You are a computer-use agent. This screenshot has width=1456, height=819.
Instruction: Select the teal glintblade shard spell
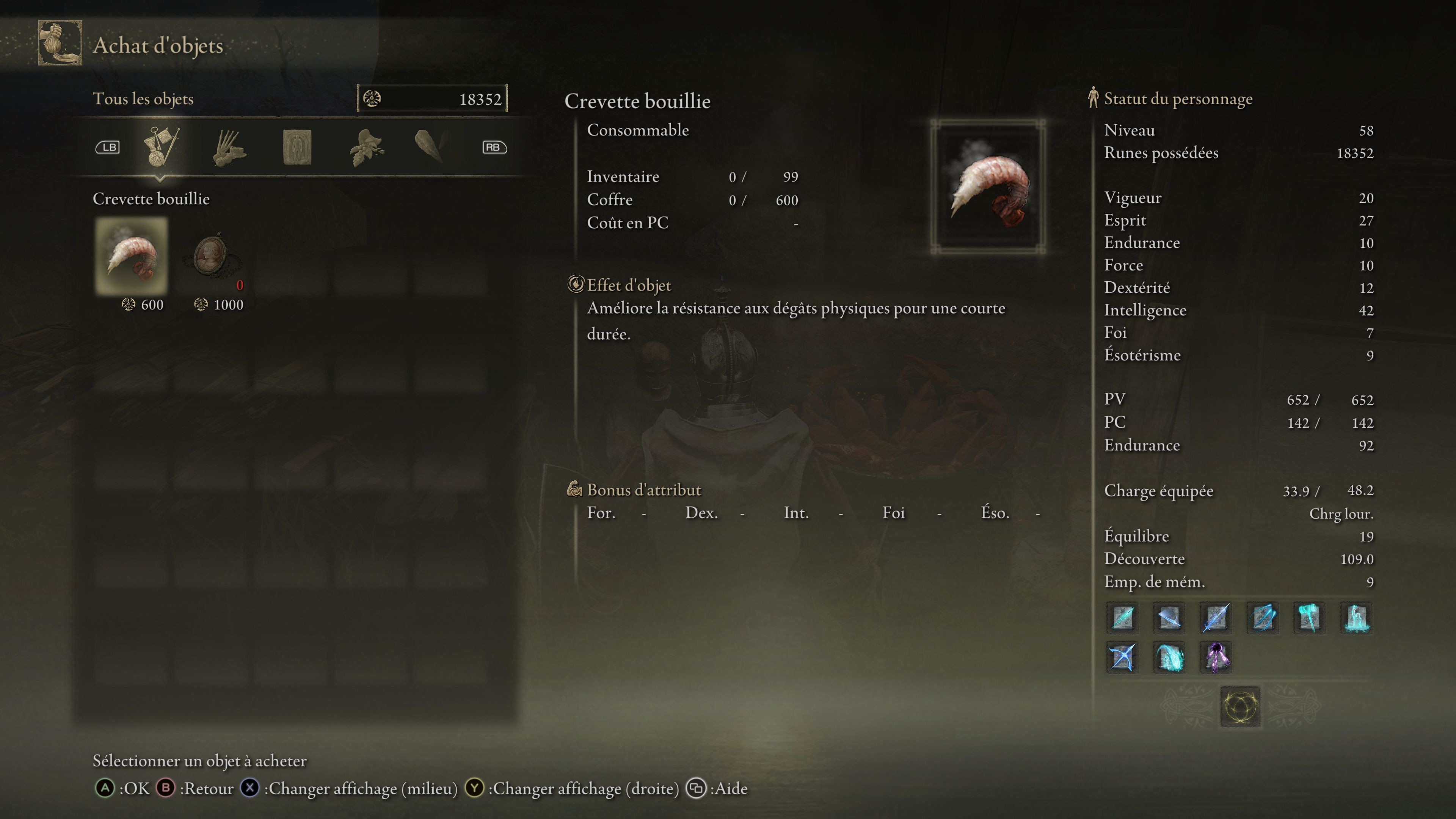[1122, 617]
